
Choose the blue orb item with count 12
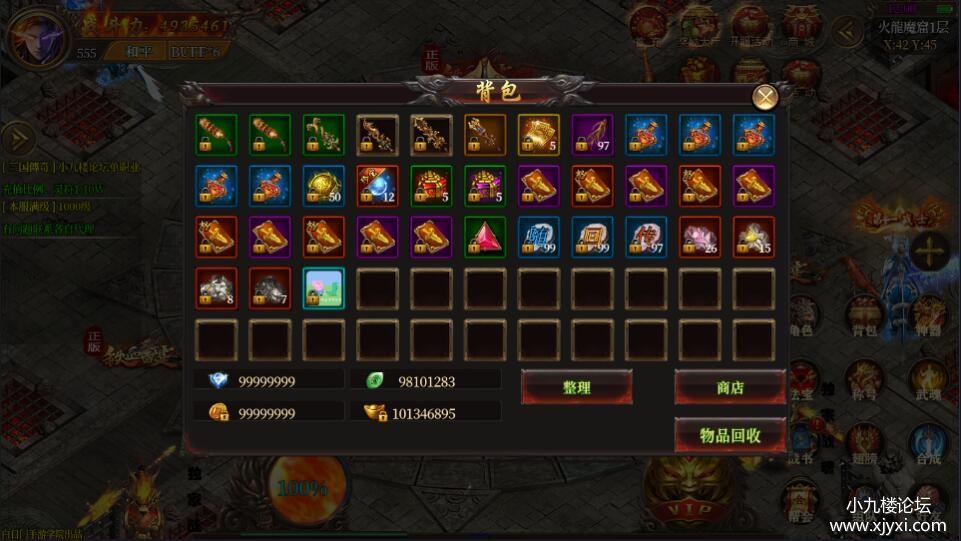pyautogui.click(x=377, y=186)
